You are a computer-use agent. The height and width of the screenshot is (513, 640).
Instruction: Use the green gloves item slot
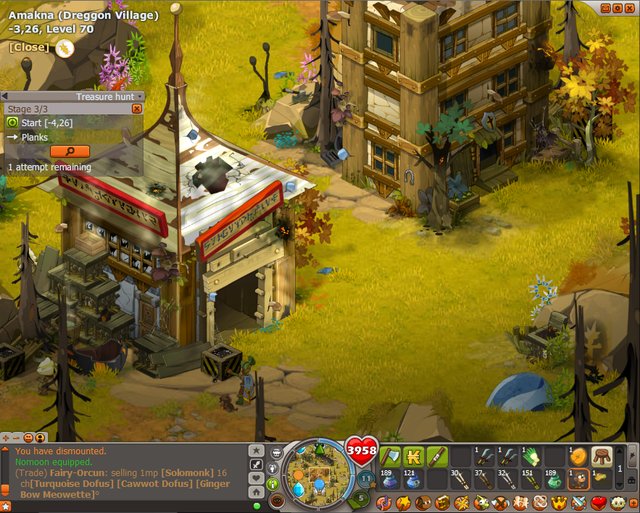530,457
